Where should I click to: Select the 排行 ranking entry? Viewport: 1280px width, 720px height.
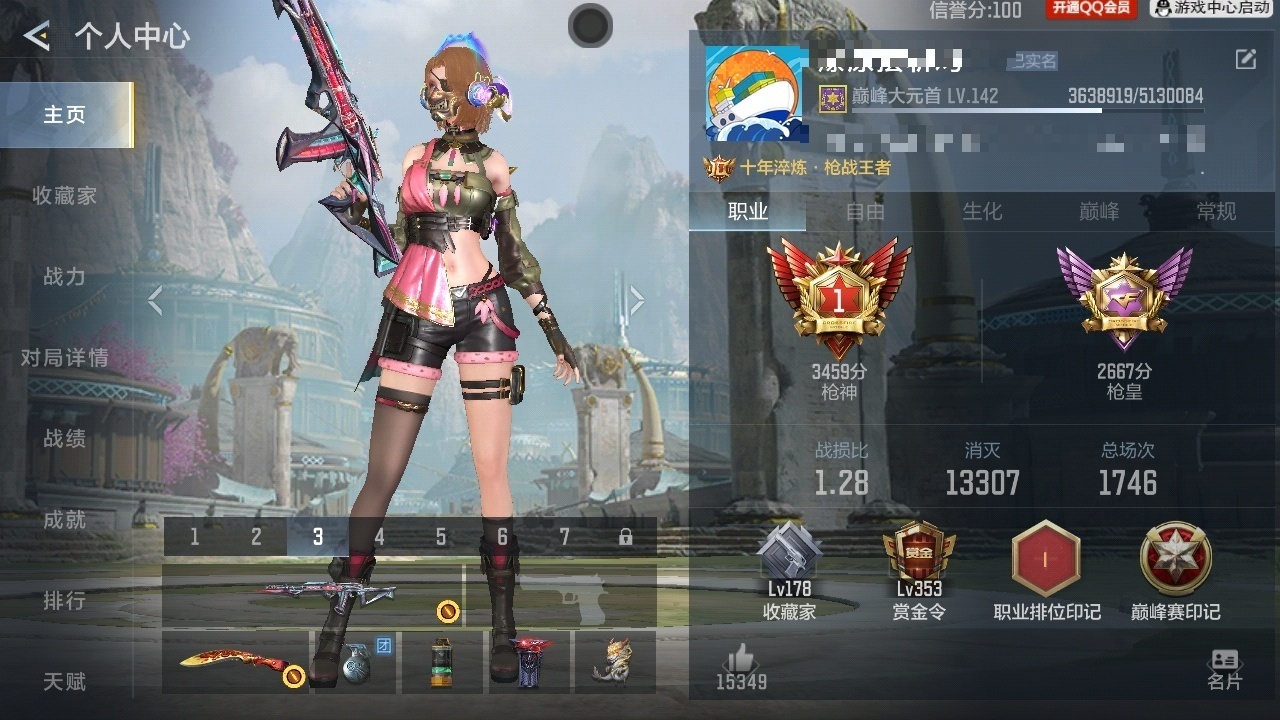coord(65,601)
